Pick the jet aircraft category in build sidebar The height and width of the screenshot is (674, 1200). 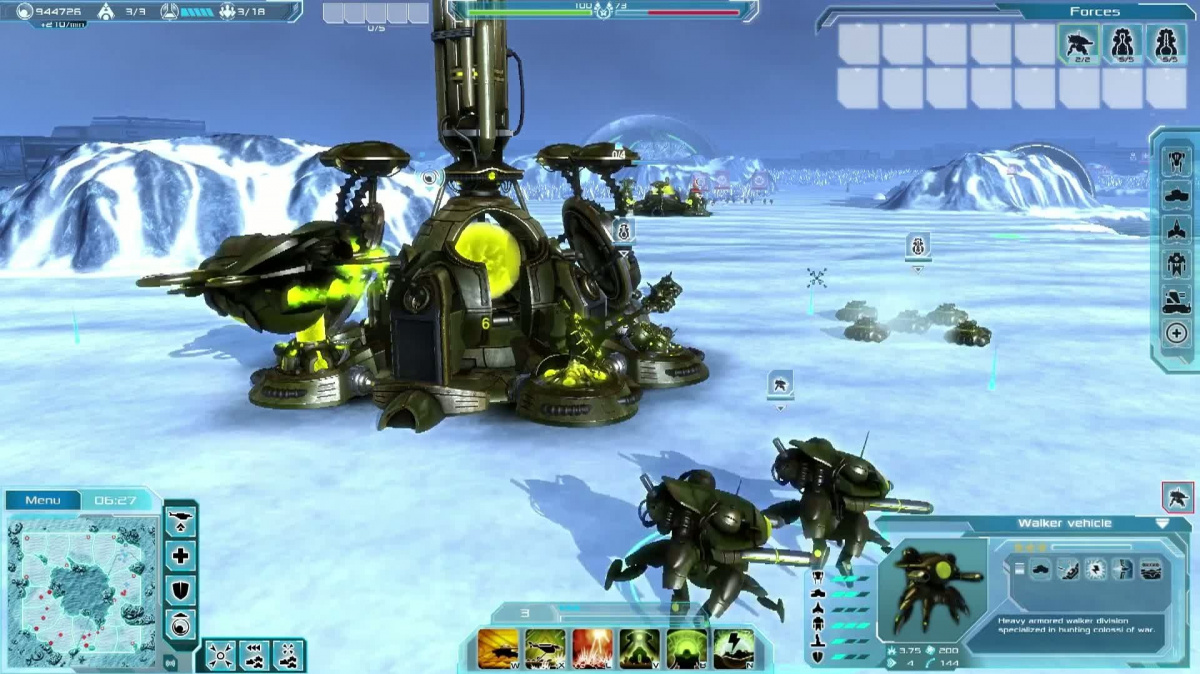(1176, 229)
